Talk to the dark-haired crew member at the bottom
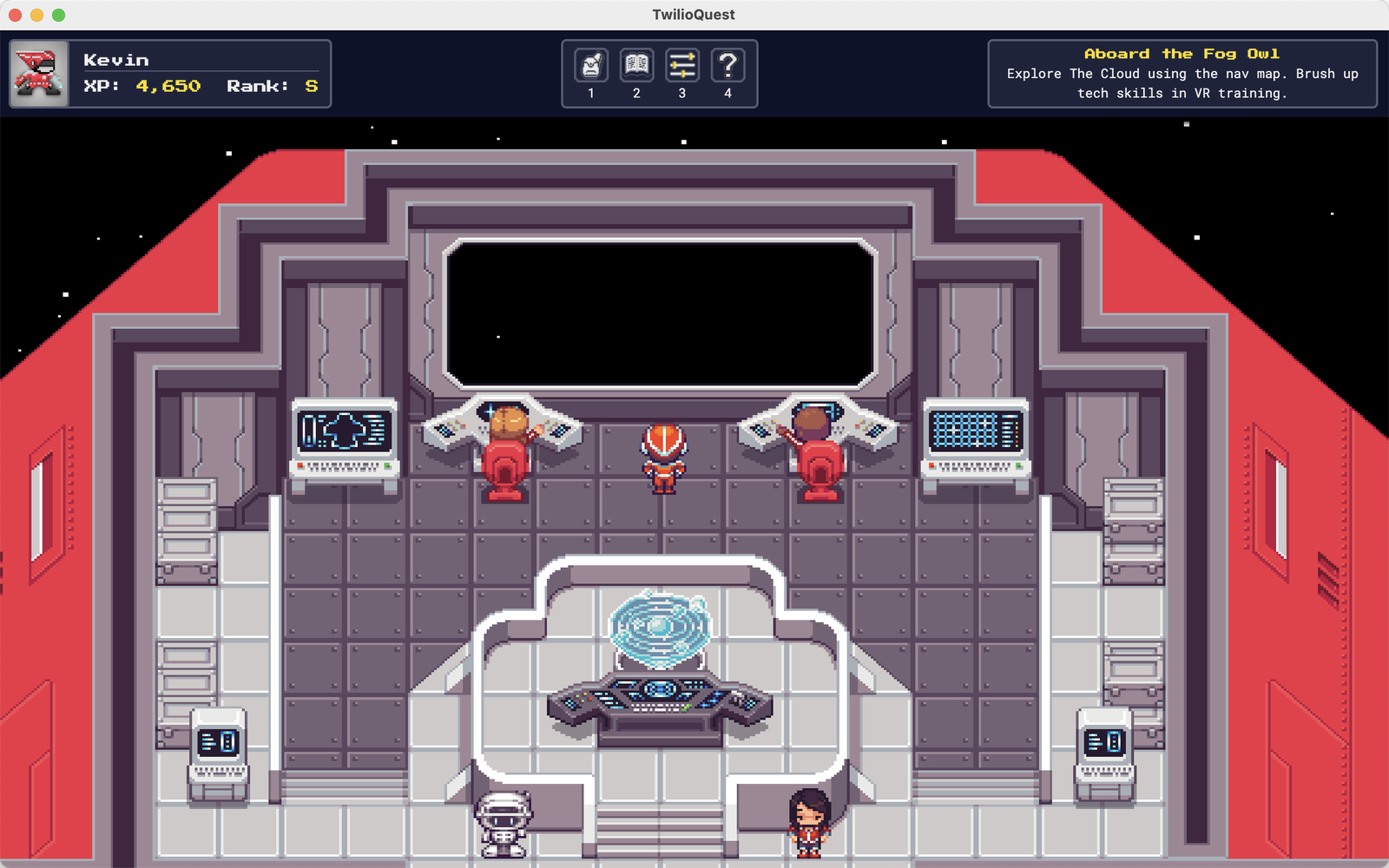Screen dimensions: 1389x868 [808, 820]
